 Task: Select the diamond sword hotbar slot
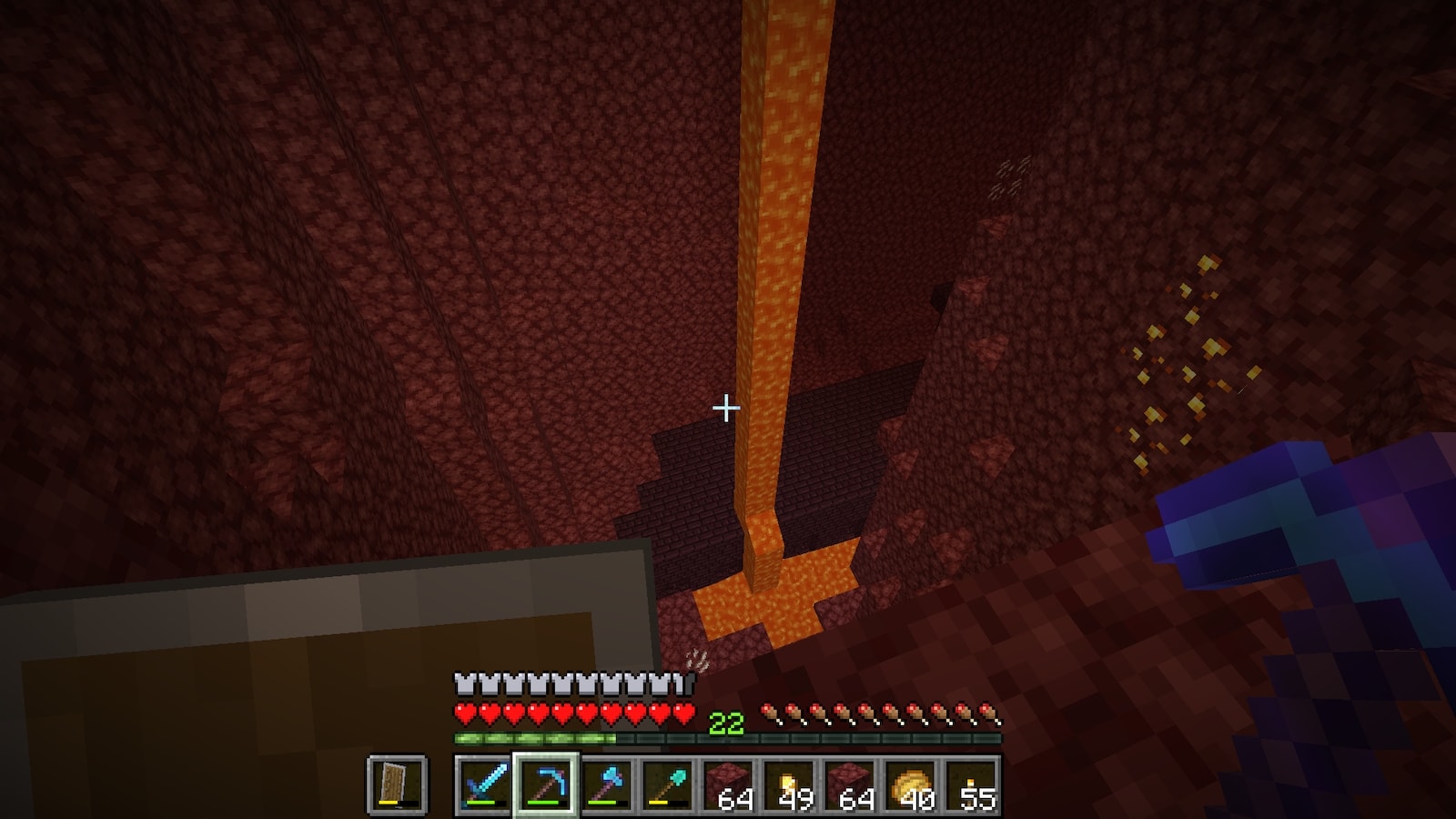point(484,784)
